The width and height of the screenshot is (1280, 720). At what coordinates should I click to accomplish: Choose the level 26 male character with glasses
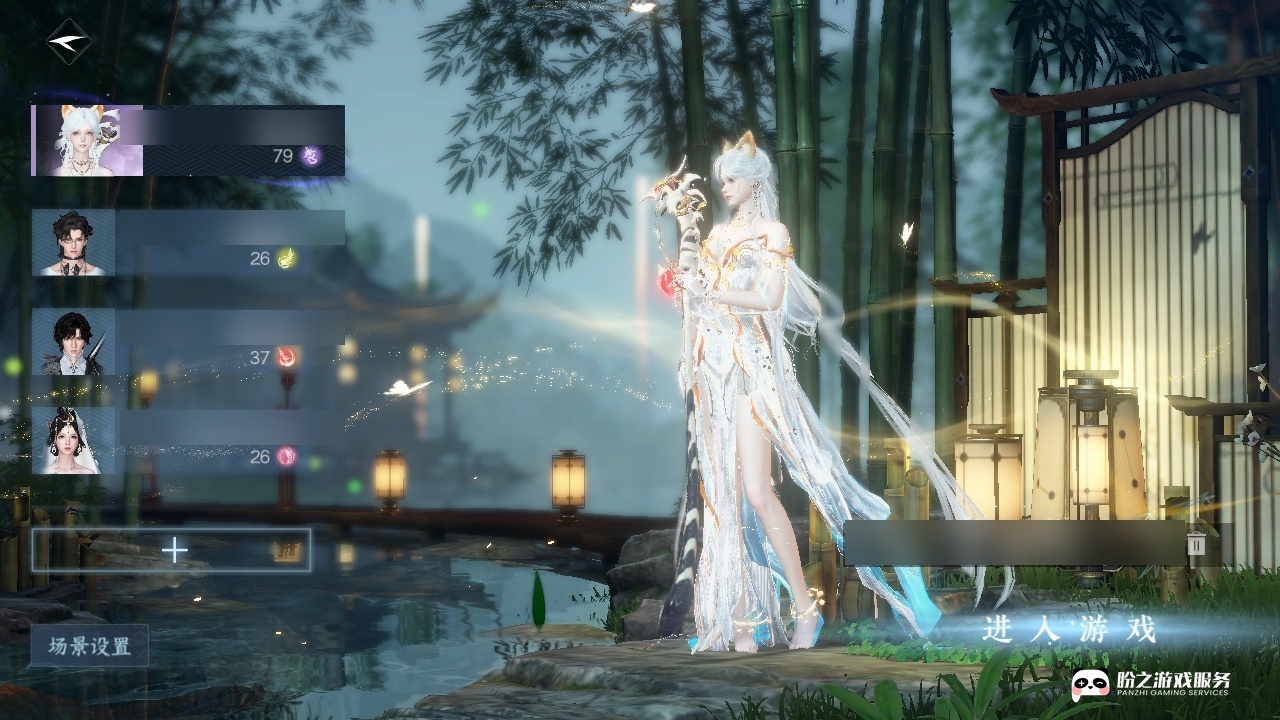(188, 243)
